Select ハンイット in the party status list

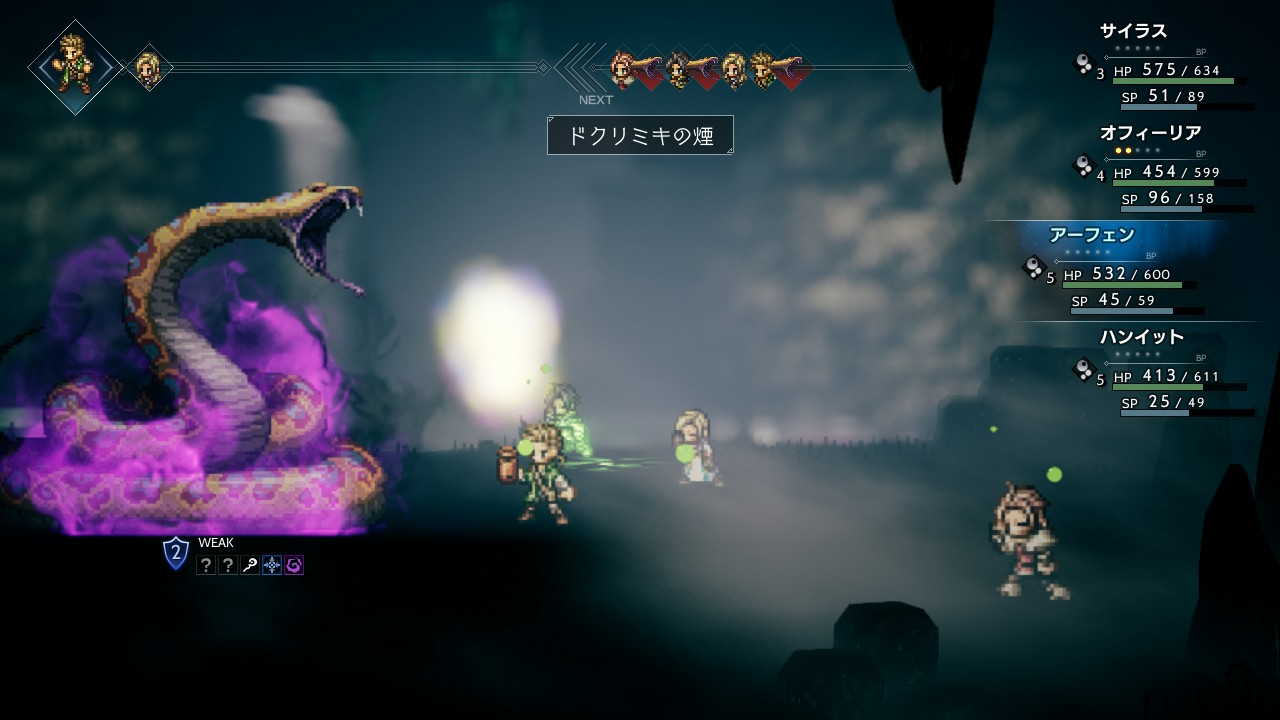(x=1142, y=337)
